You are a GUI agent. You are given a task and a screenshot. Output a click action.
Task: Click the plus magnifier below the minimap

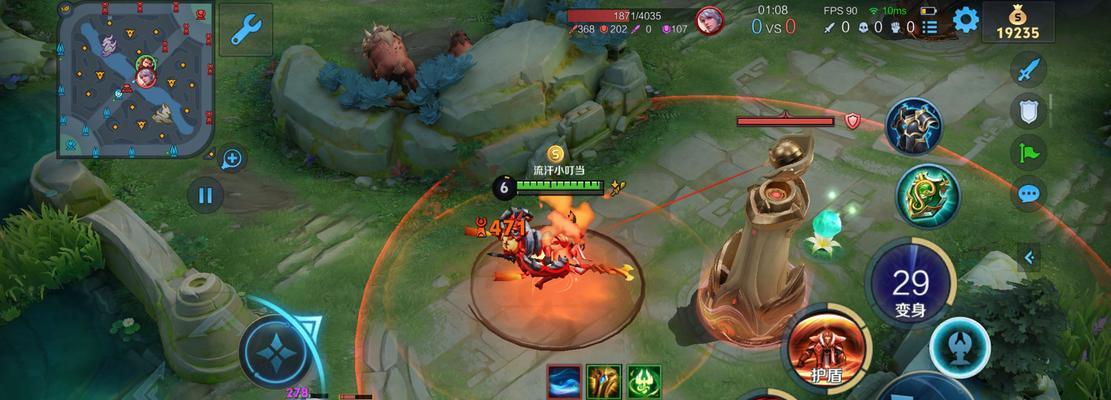232,158
